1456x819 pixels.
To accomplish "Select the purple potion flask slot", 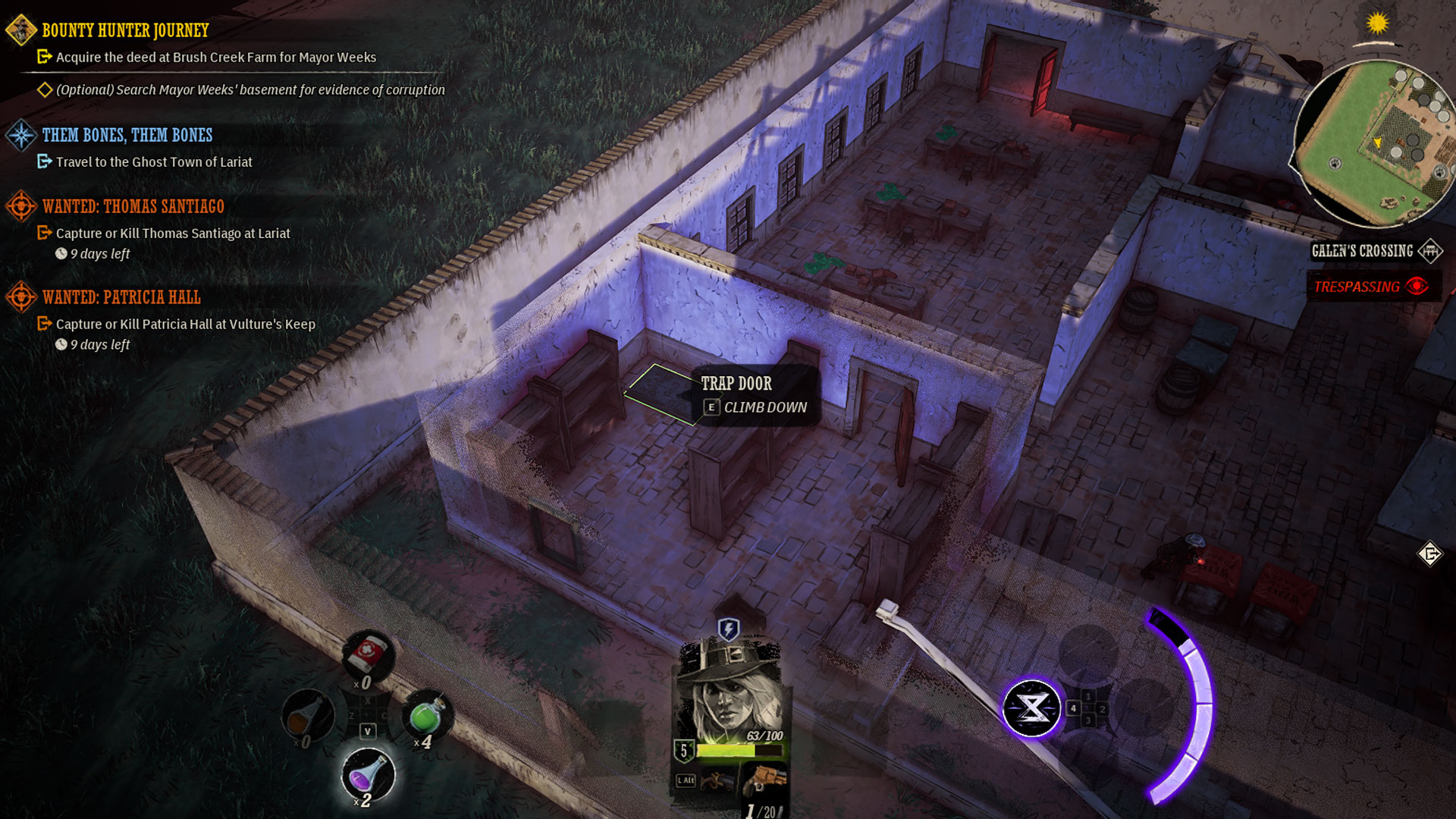I will (369, 774).
